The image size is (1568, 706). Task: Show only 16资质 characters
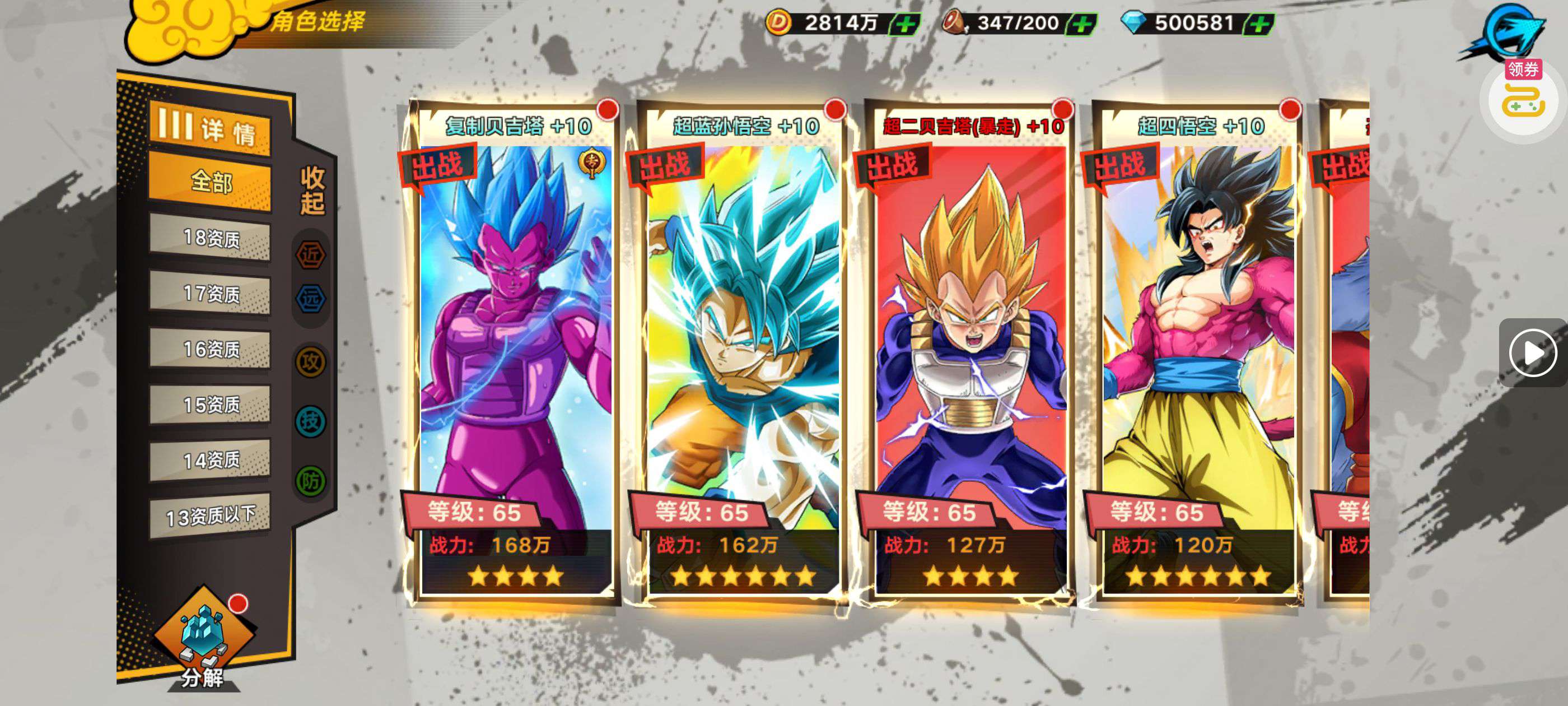[x=210, y=349]
